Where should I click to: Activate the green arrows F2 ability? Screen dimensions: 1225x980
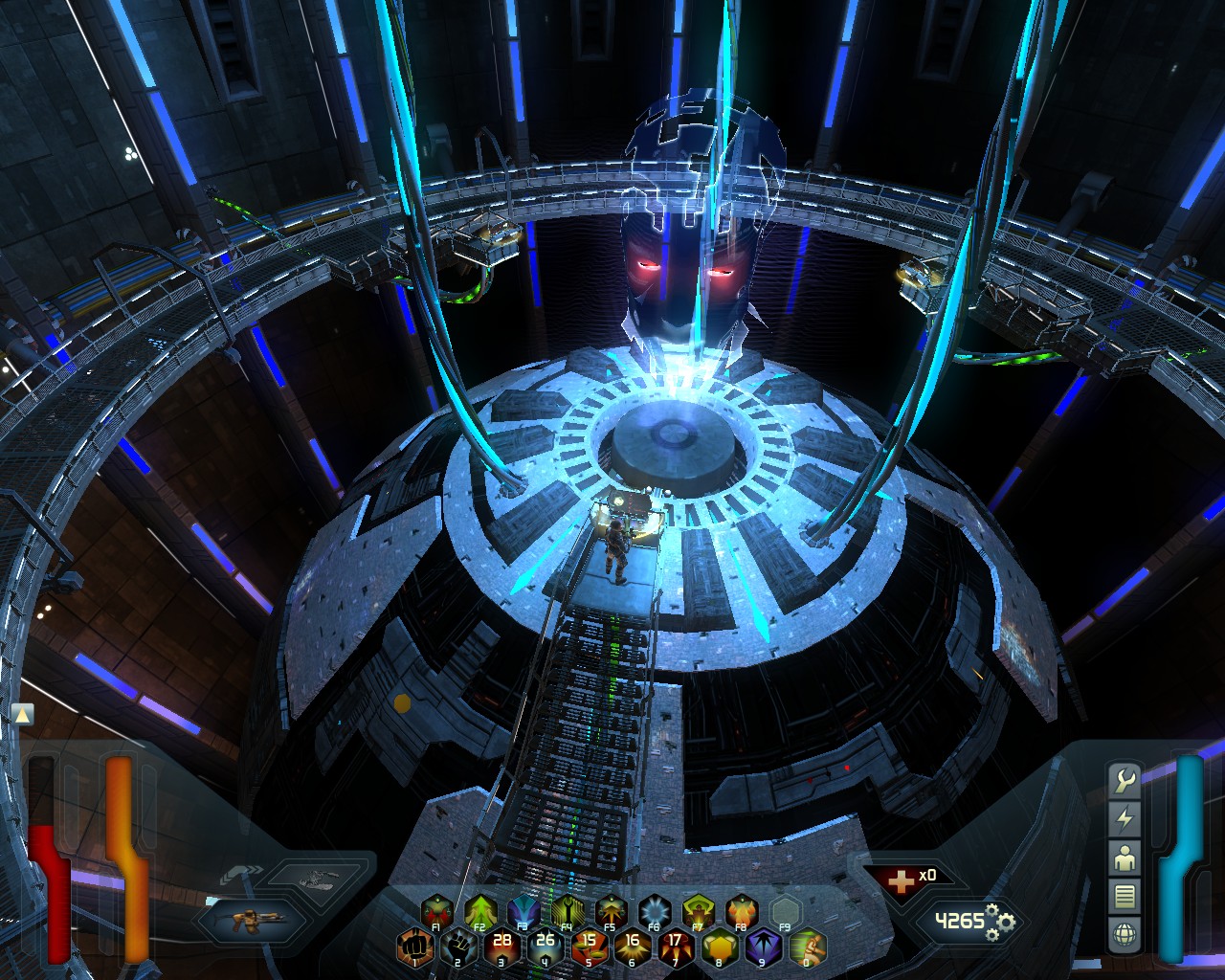tap(479, 911)
